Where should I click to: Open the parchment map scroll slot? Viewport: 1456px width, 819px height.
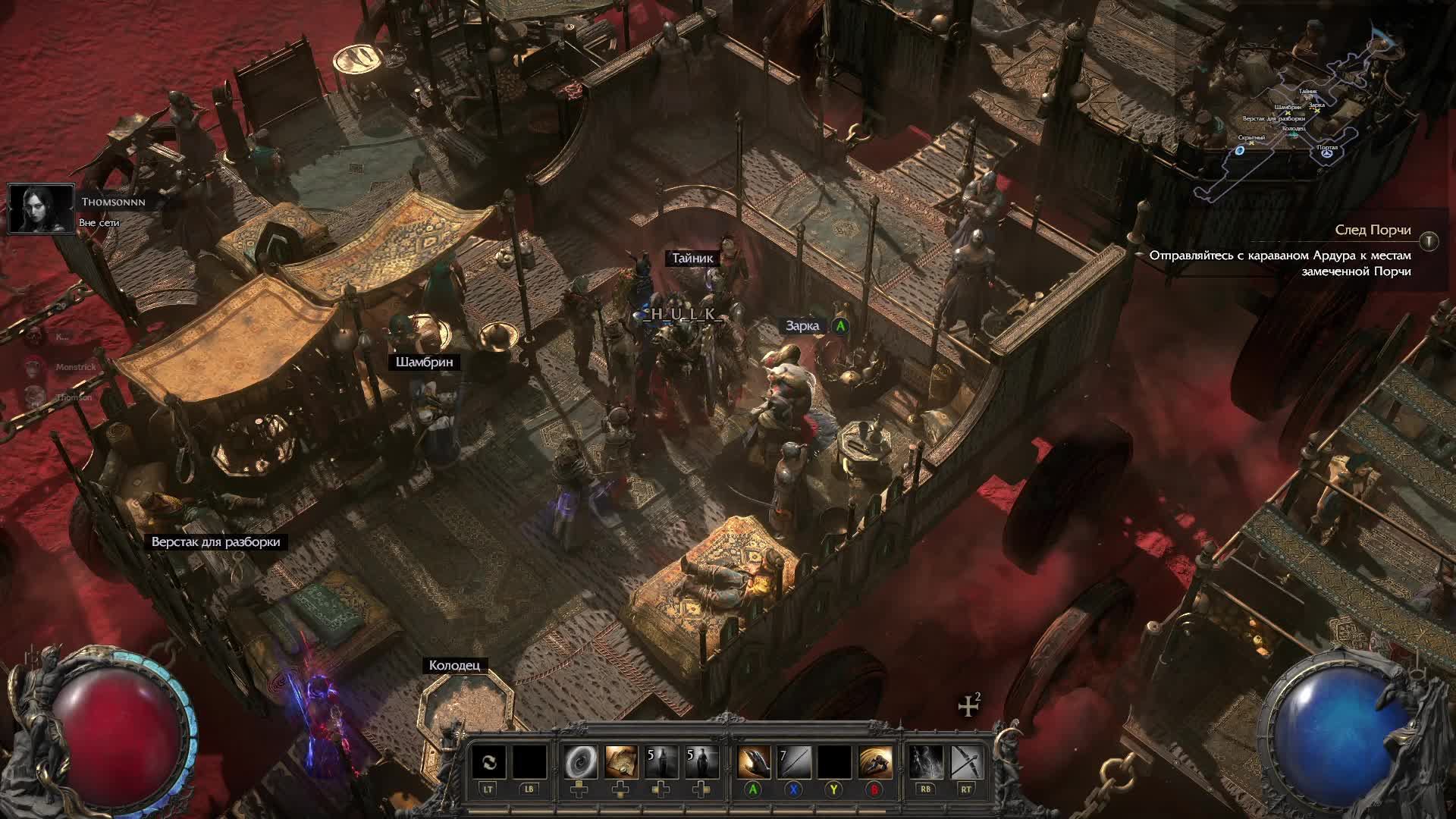[x=621, y=762]
